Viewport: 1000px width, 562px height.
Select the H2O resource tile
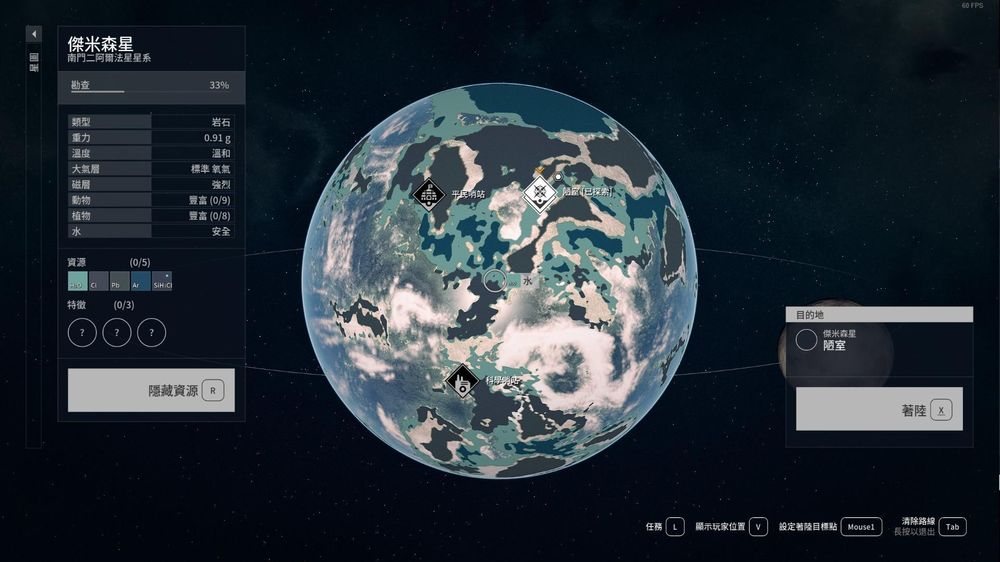[x=78, y=281]
